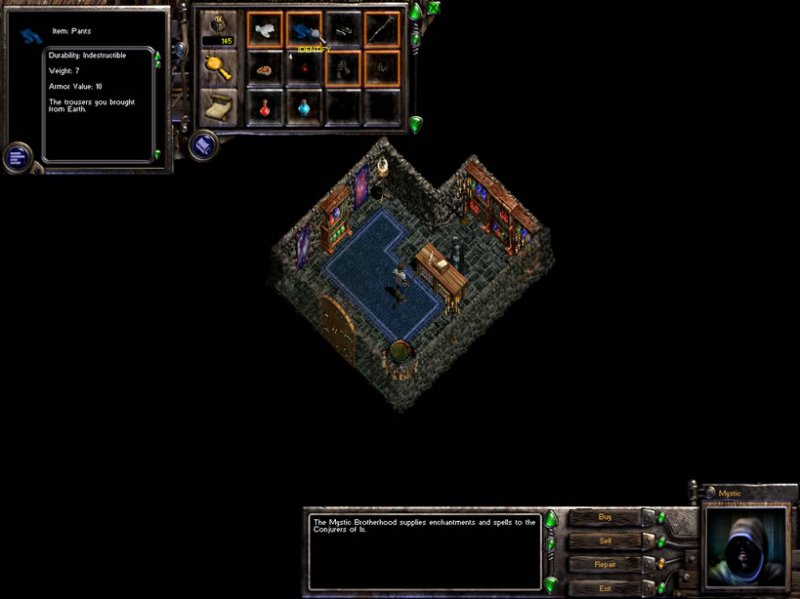Viewport: 800px width, 599px height.
Task: Pick the white shirt inventory slot
Action: (x=265, y=30)
